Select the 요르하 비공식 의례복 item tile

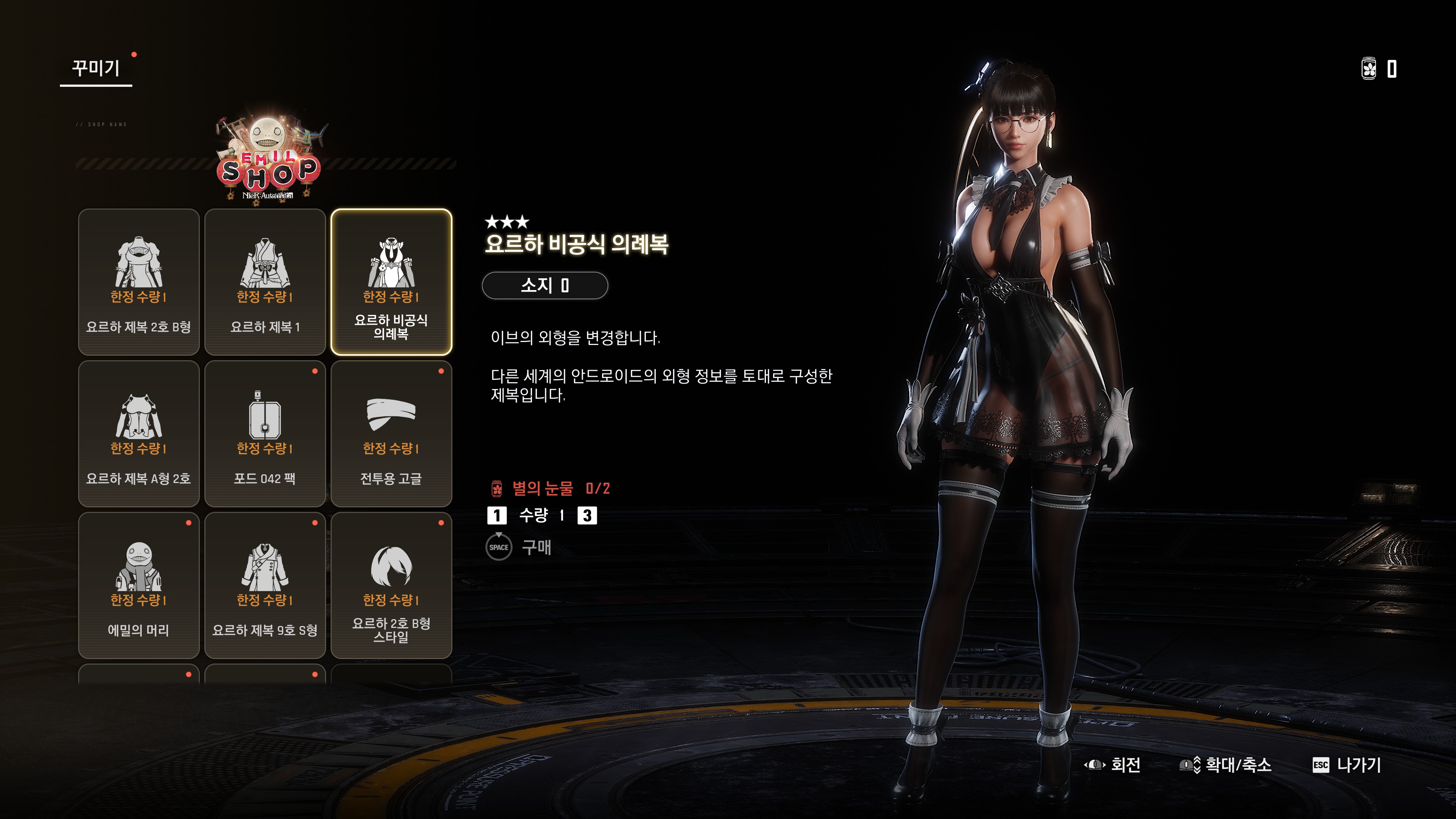click(x=391, y=281)
